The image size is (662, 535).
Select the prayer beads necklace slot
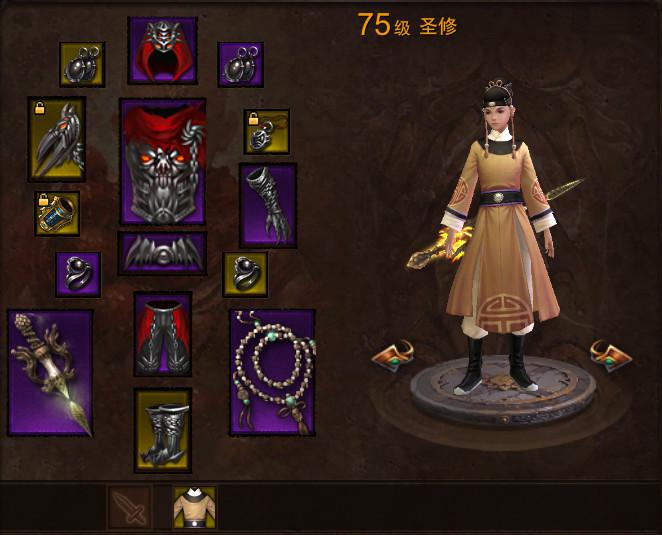click(x=272, y=372)
